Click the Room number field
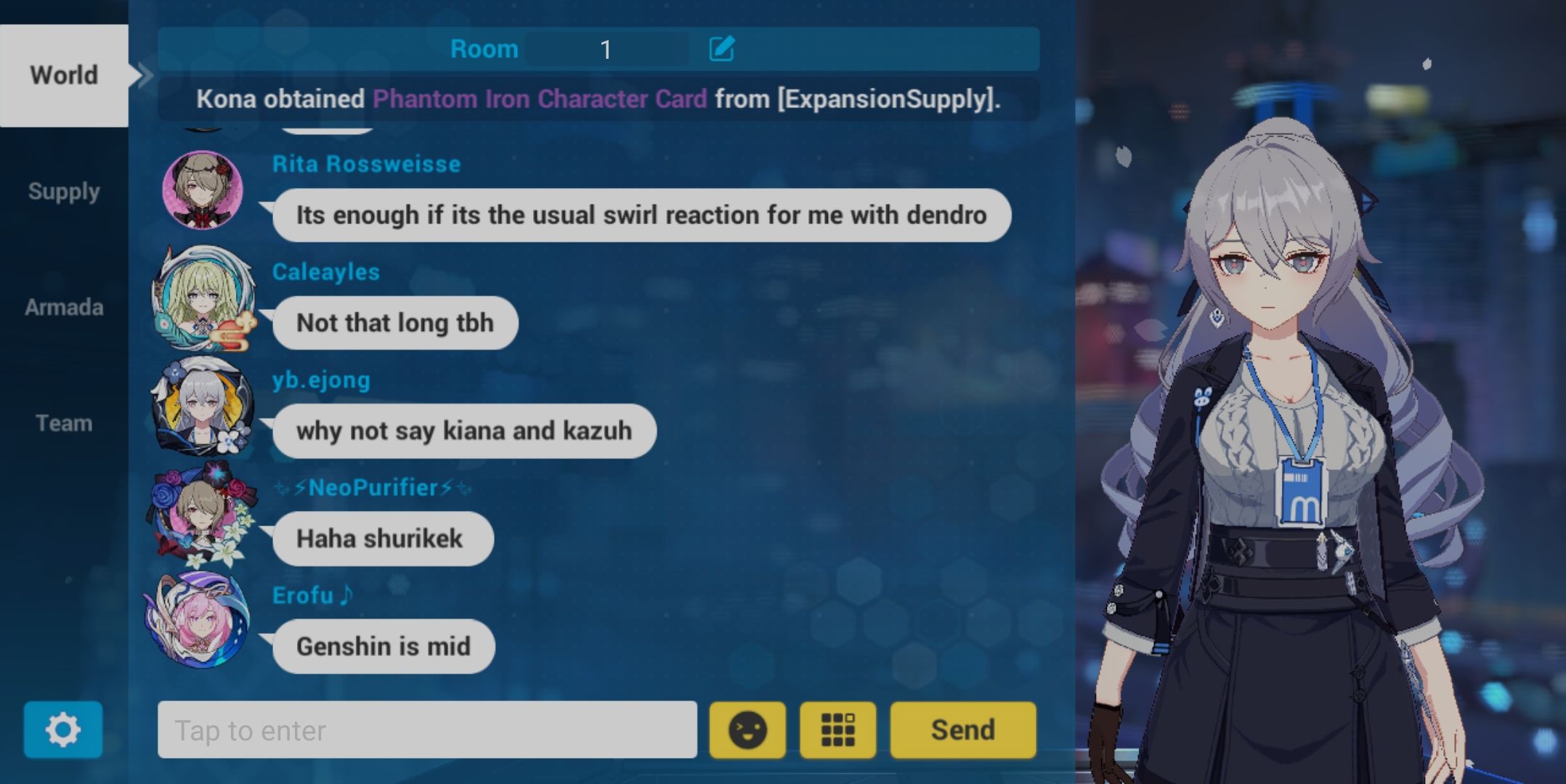This screenshot has width=1566, height=784. (606, 48)
